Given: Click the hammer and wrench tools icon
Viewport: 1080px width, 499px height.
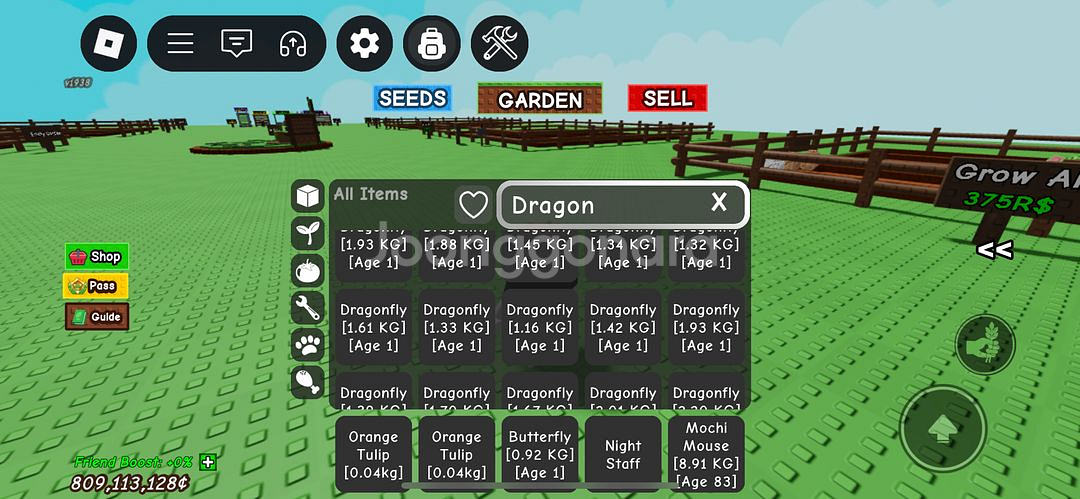Looking at the screenshot, I should [x=499, y=44].
